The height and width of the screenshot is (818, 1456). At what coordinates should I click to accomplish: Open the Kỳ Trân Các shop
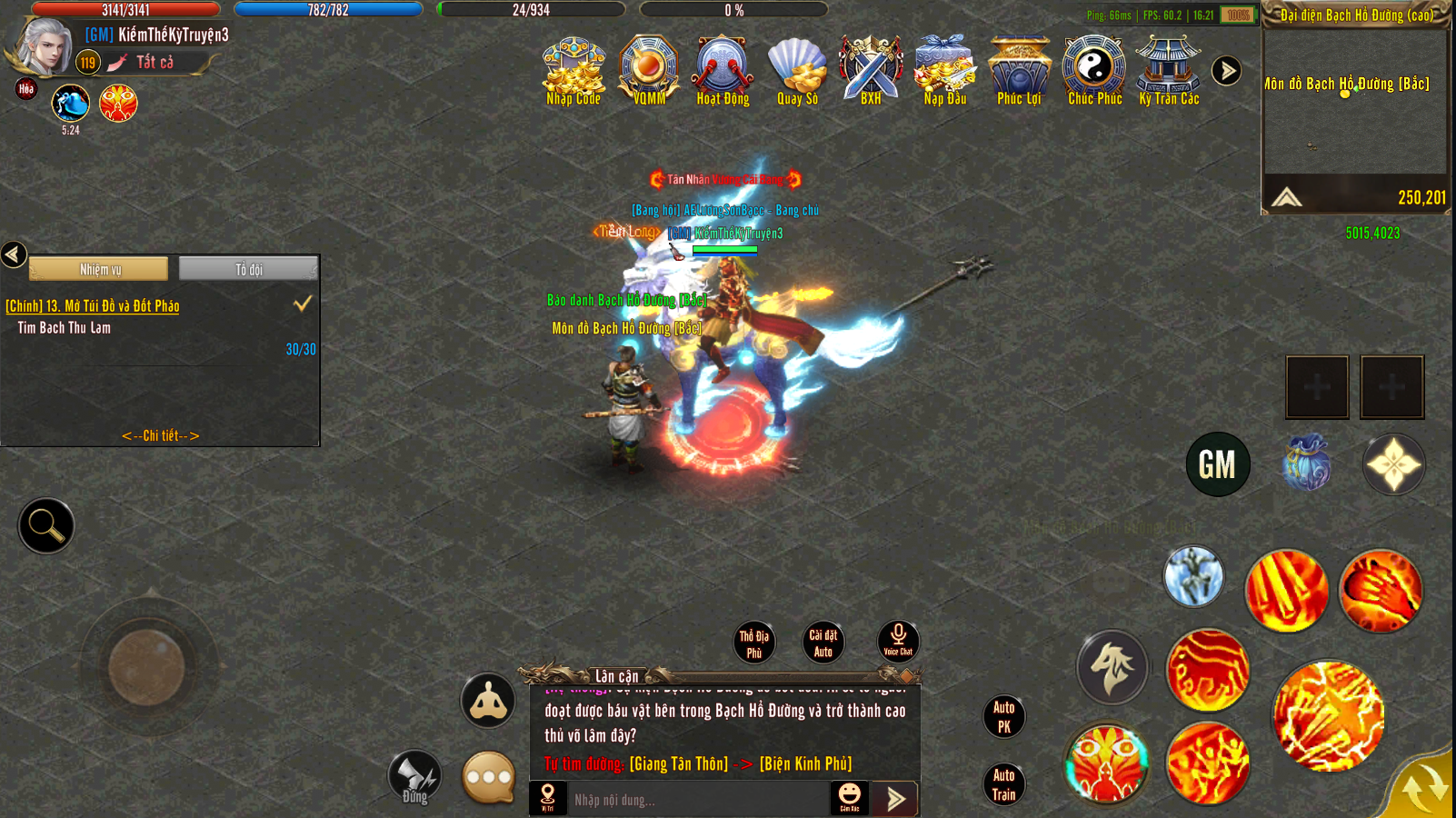tap(1169, 71)
